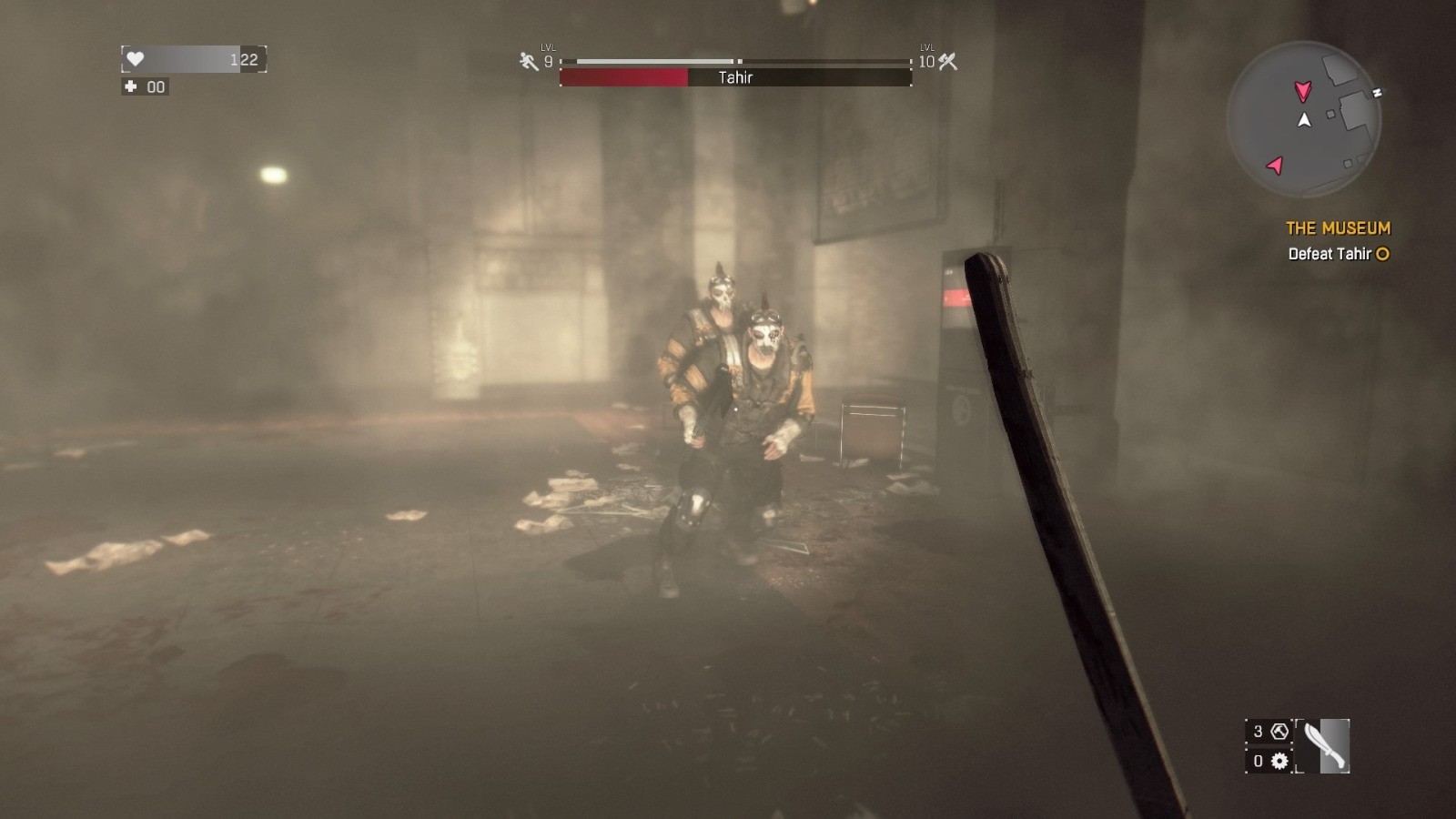Viewport: 1456px width, 819px height.
Task: Click the white north indicator arrow on minimap
Action: click(x=1302, y=118)
